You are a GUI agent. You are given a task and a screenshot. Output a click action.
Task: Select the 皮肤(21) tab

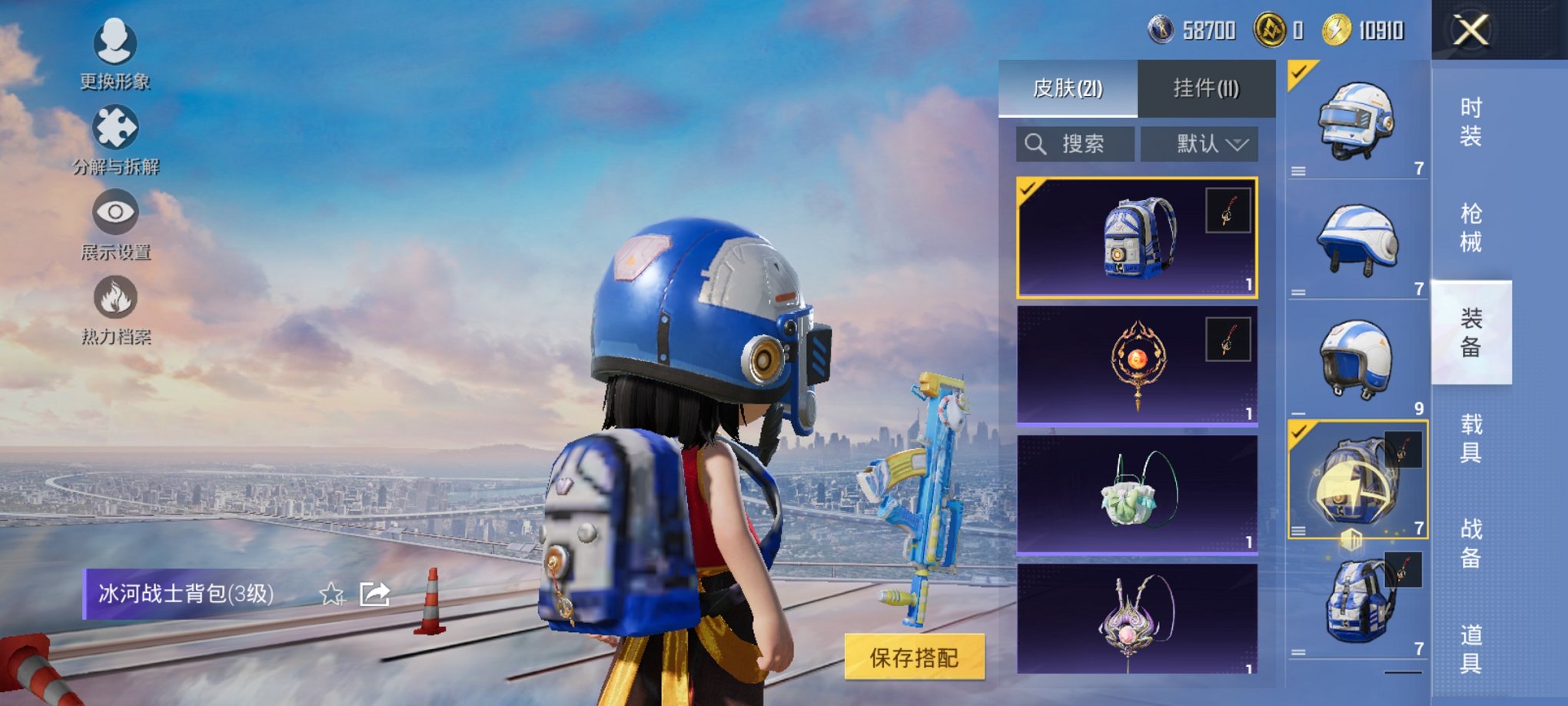click(x=1068, y=87)
